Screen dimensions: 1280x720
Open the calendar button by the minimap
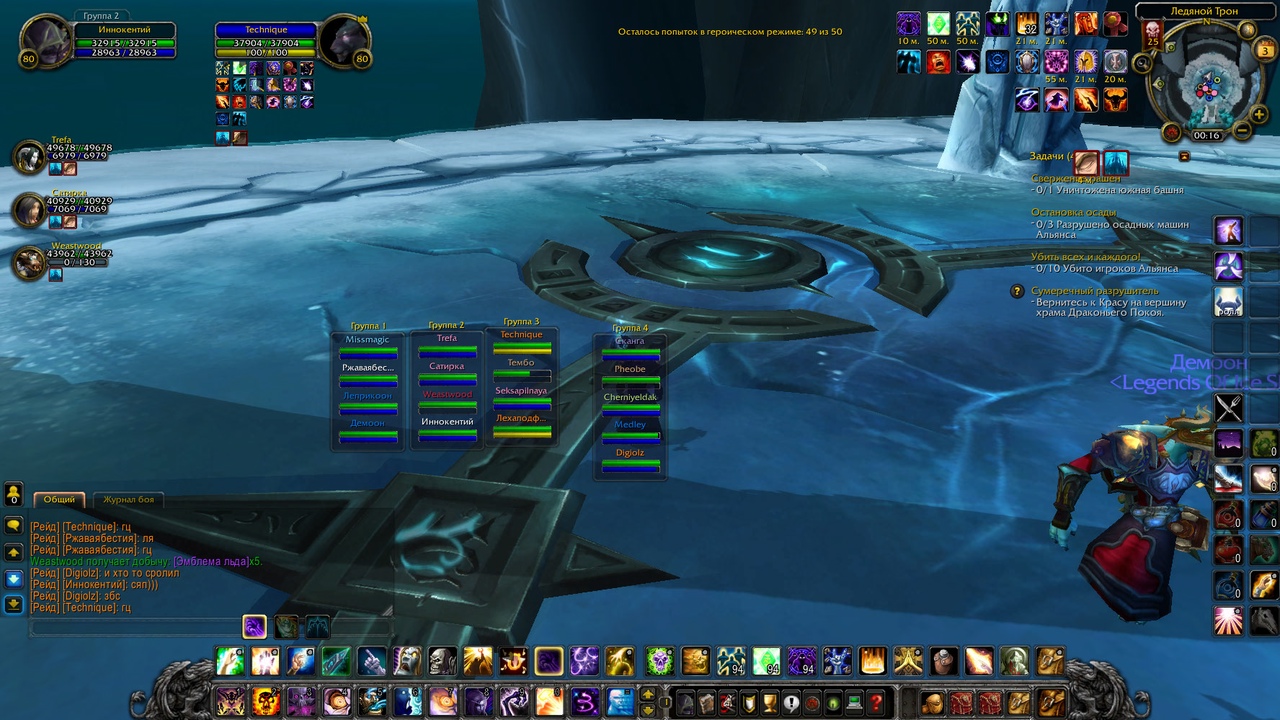coord(1265,50)
